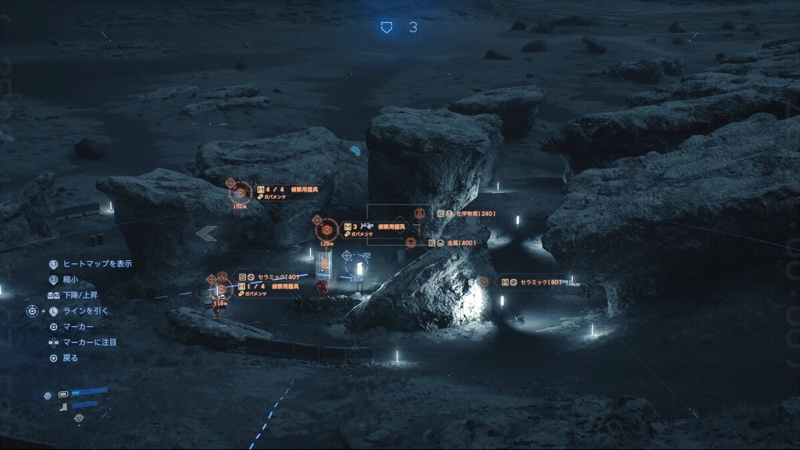This screenshot has width=800, height=450.
Task: Select the cargo marker labeled 152m
Action: pyautogui.click(x=240, y=192)
